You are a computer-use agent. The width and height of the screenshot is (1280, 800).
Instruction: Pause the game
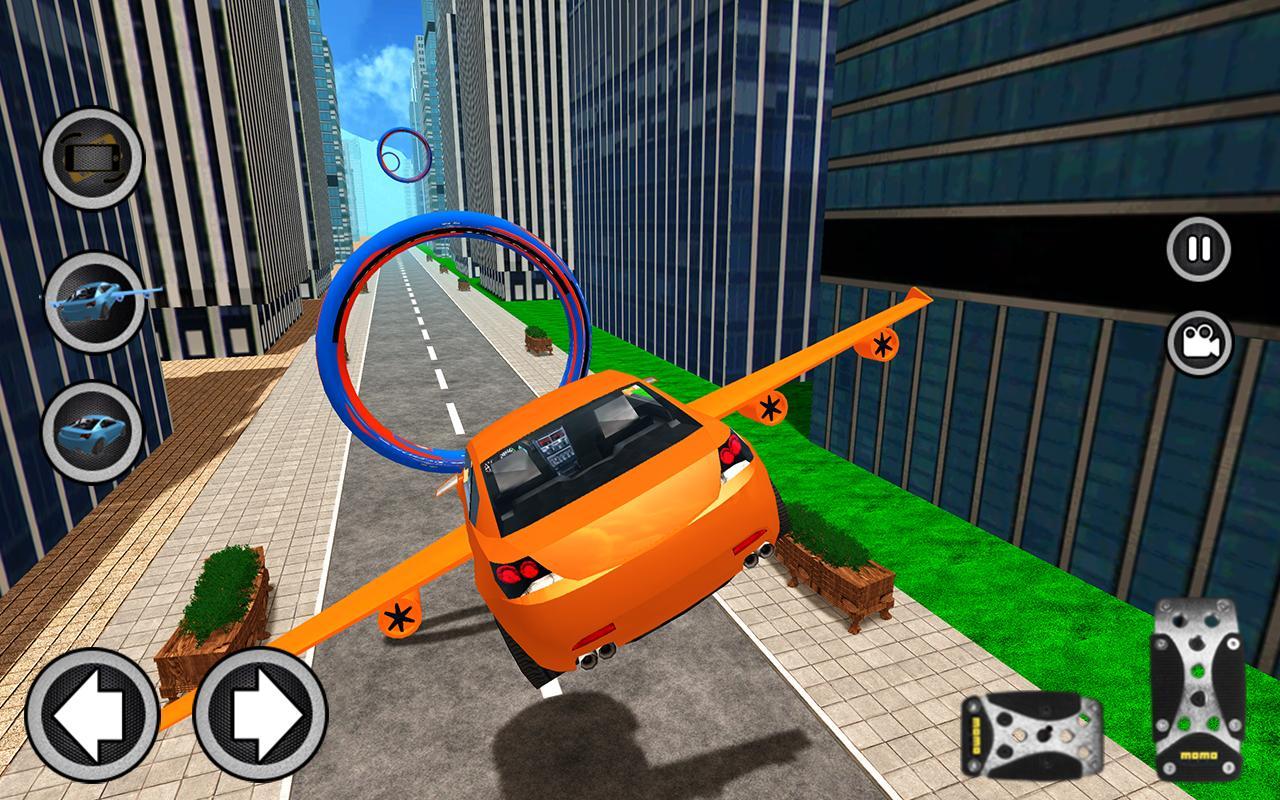pos(1198,248)
